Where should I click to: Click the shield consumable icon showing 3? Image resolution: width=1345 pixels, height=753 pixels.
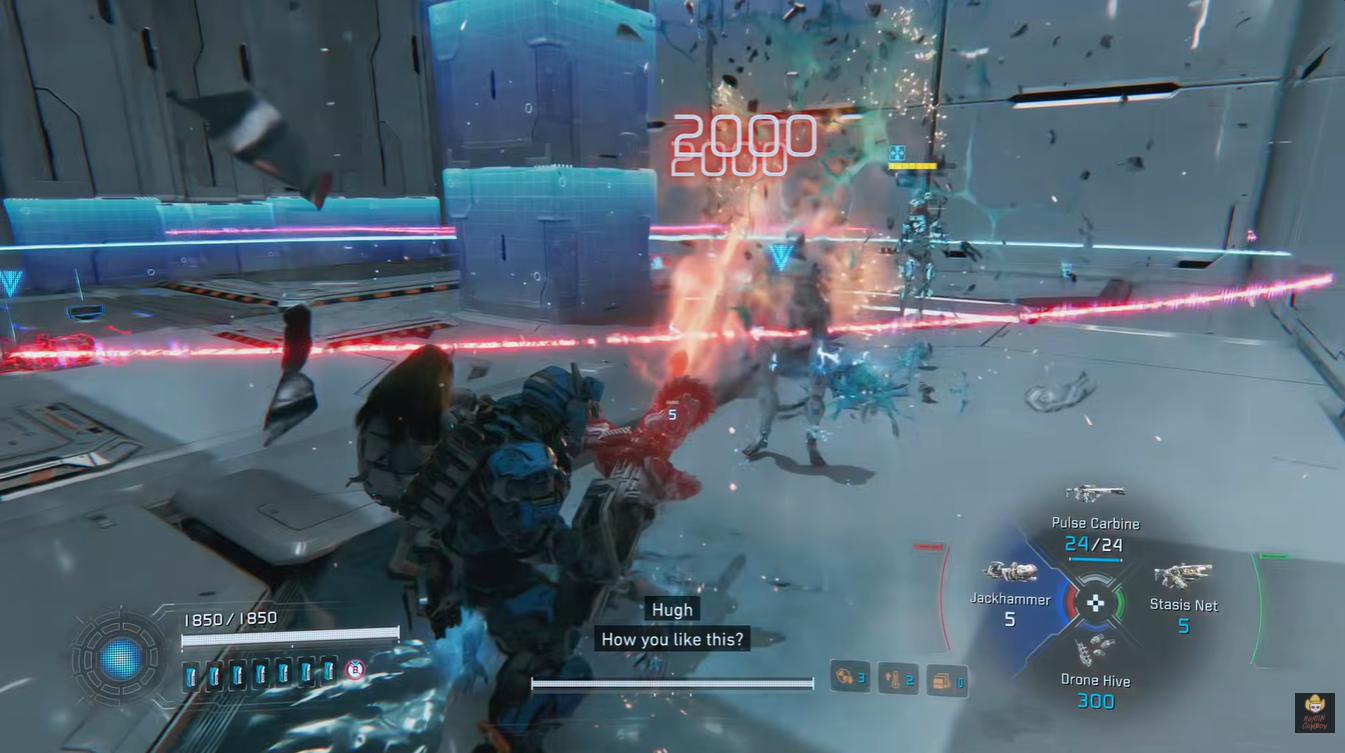849,677
